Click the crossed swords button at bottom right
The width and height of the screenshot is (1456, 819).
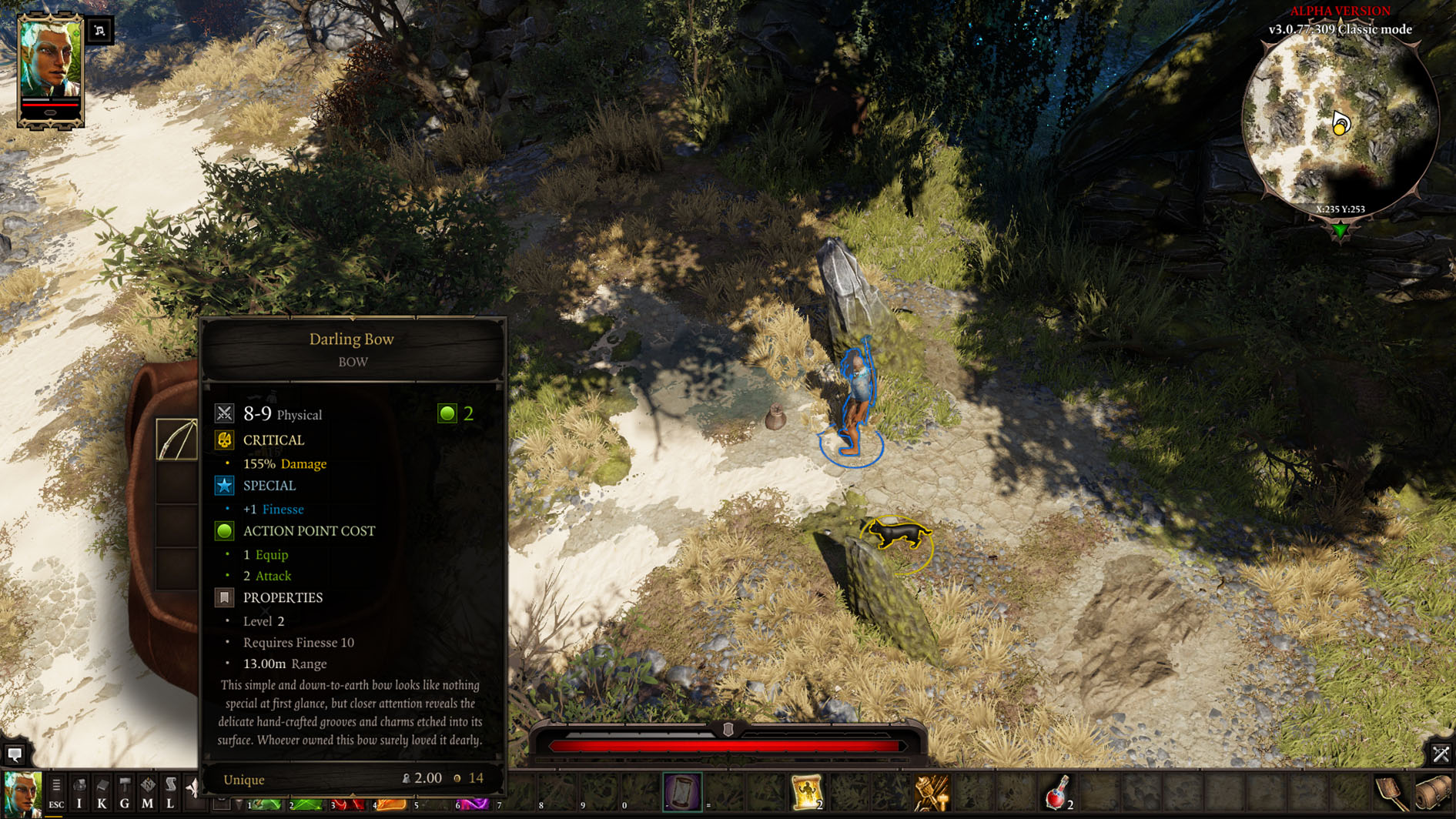point(1440,754)
